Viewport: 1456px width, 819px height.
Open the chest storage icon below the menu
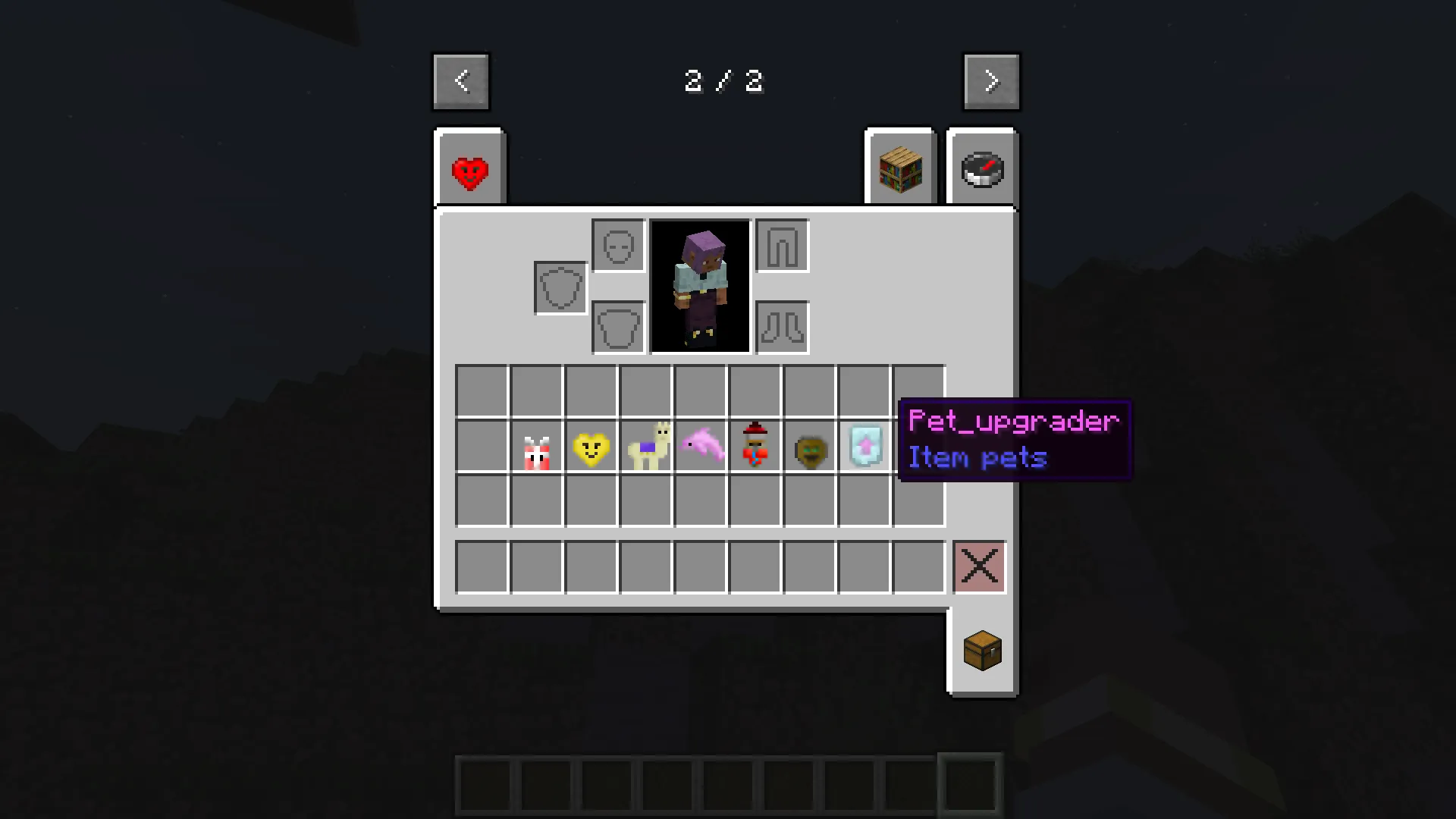point(982,651)
